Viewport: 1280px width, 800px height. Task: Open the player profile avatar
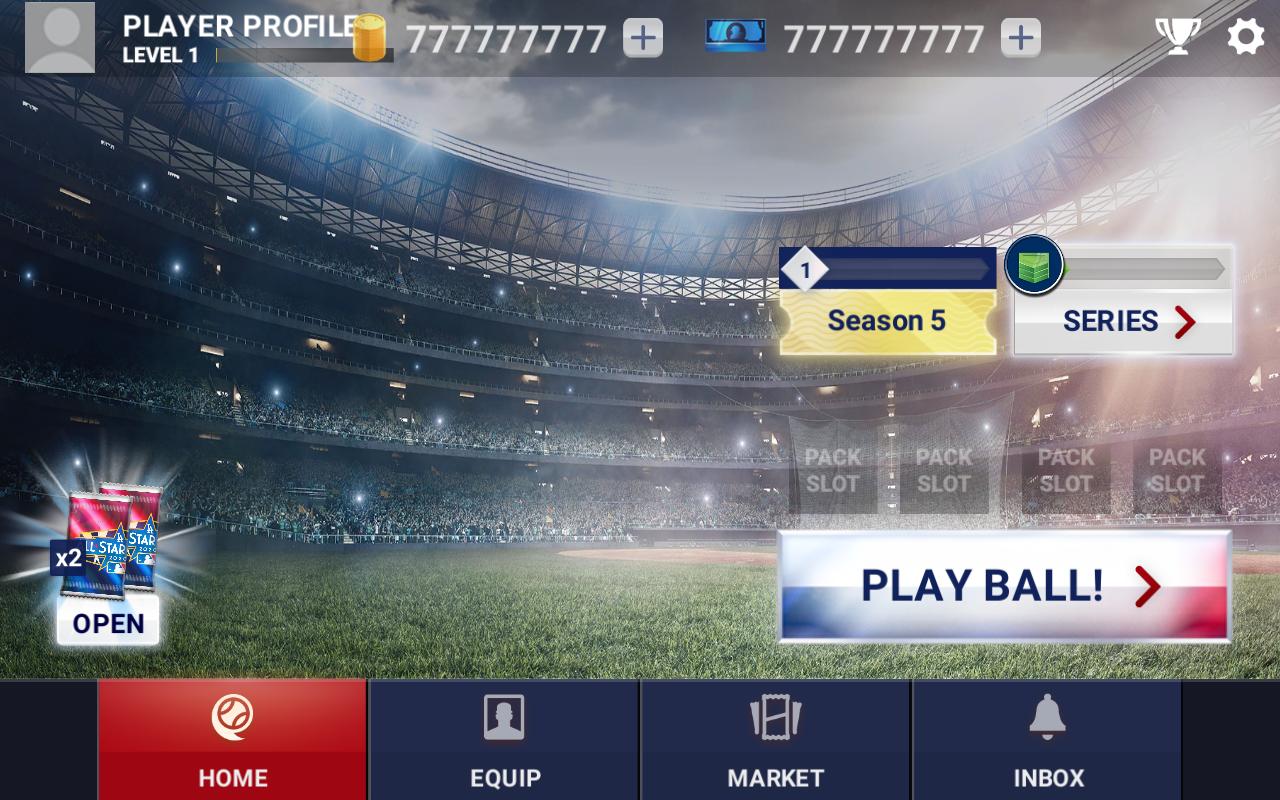click(x=60, y=38)
